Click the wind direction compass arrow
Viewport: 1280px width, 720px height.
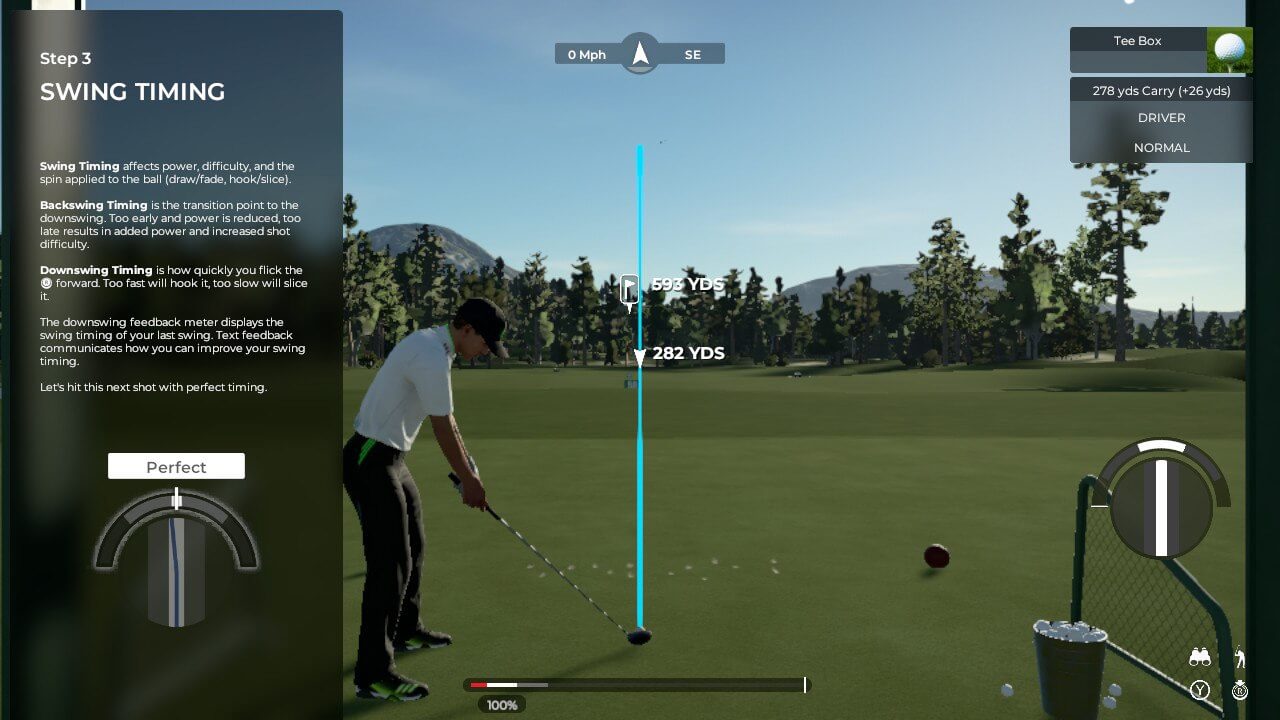click(x=640, y=53)
